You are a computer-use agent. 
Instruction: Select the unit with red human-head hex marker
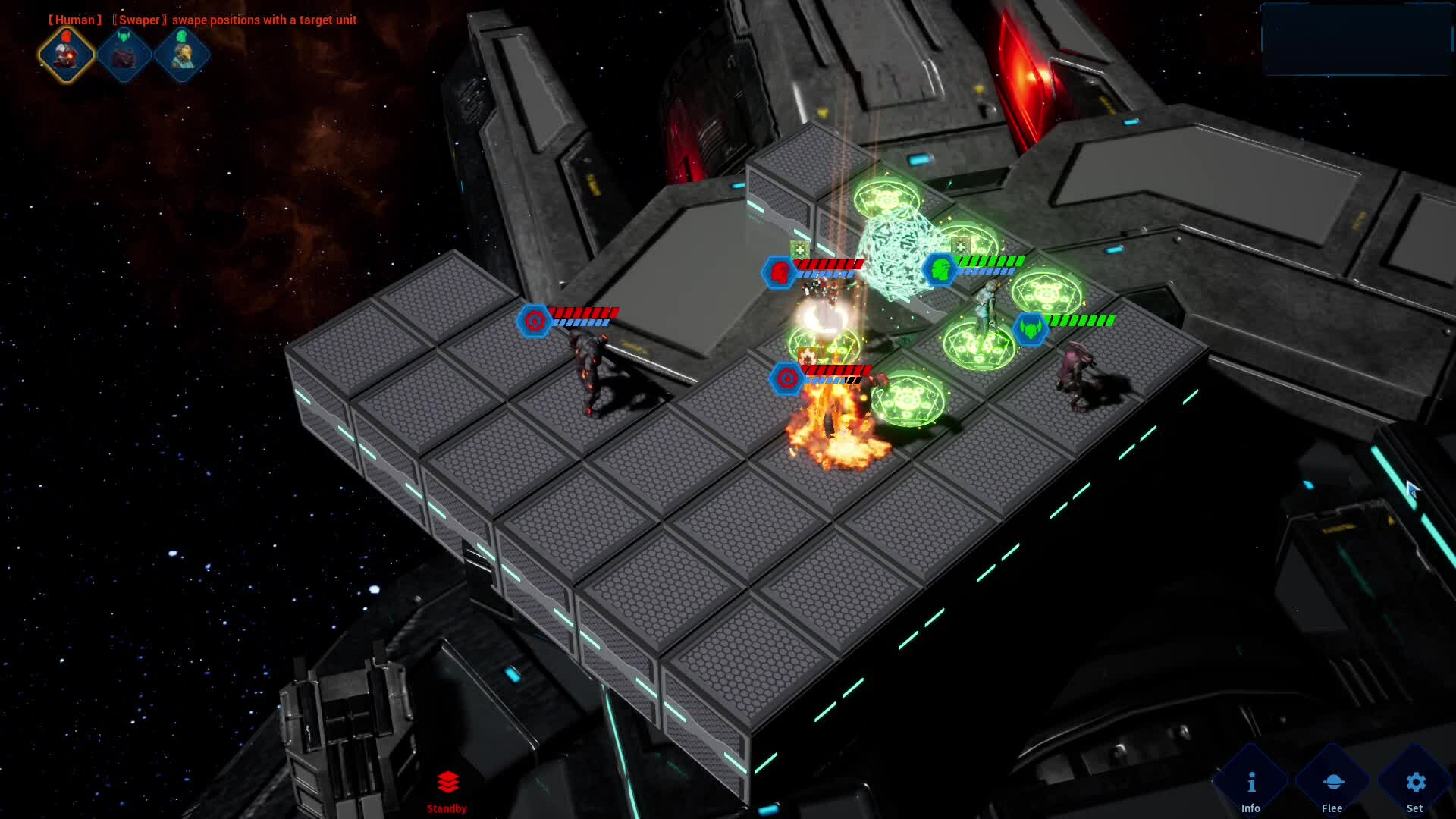tap(779, 271)
